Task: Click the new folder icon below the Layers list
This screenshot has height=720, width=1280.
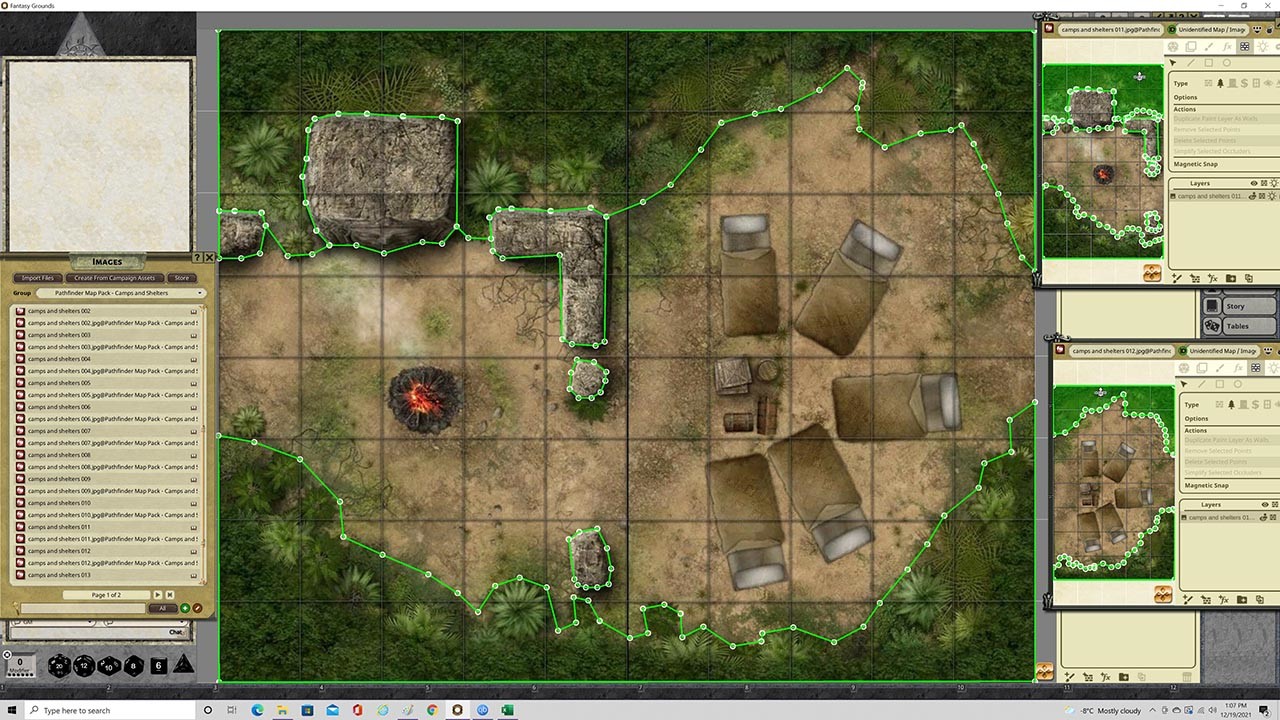Action: click(1231, 278)
